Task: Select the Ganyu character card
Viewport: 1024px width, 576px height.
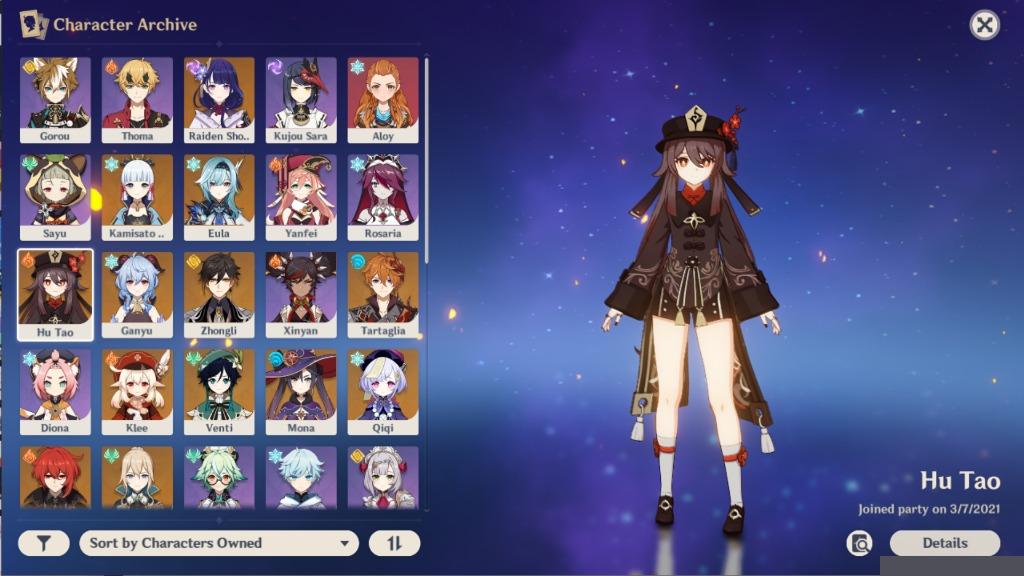Action: pyautogui.click(x=137, y=294)
